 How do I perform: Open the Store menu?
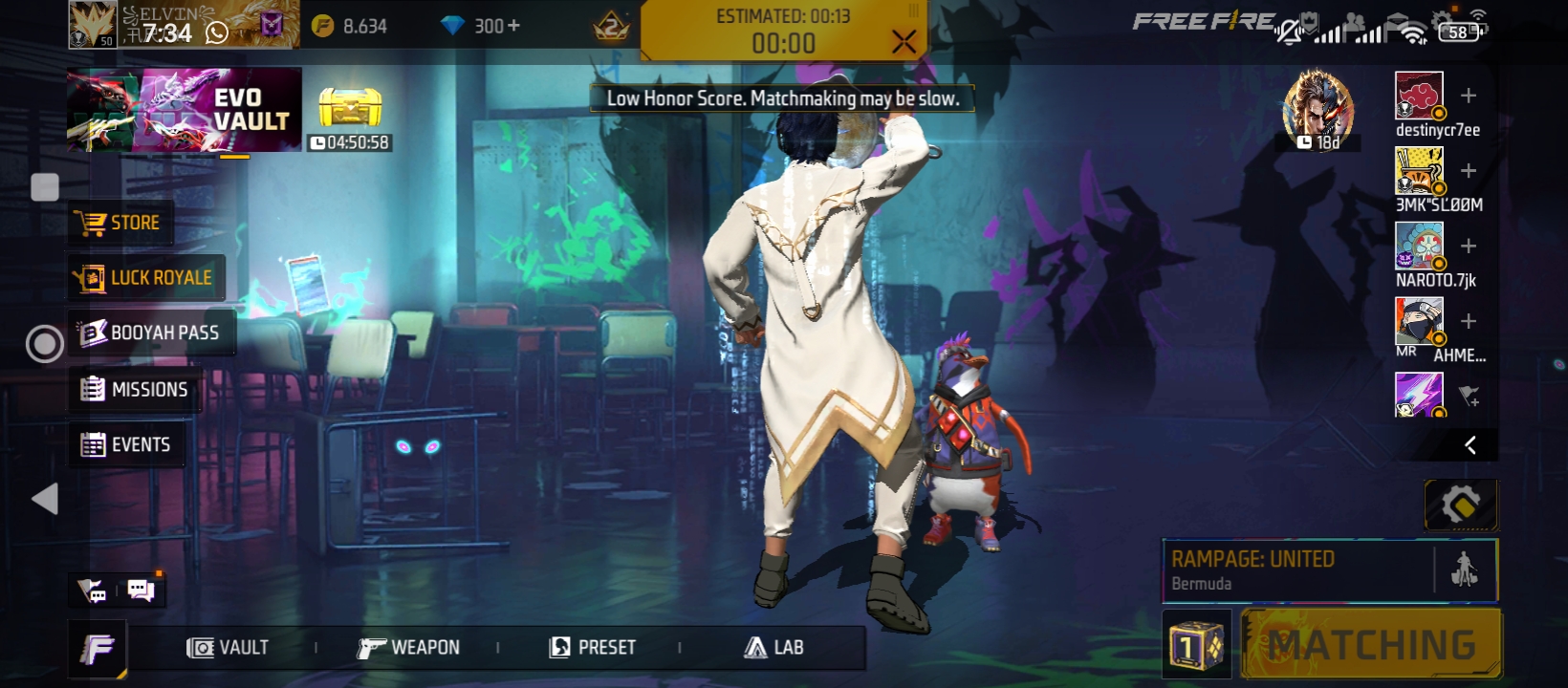(x=121, y=224)
